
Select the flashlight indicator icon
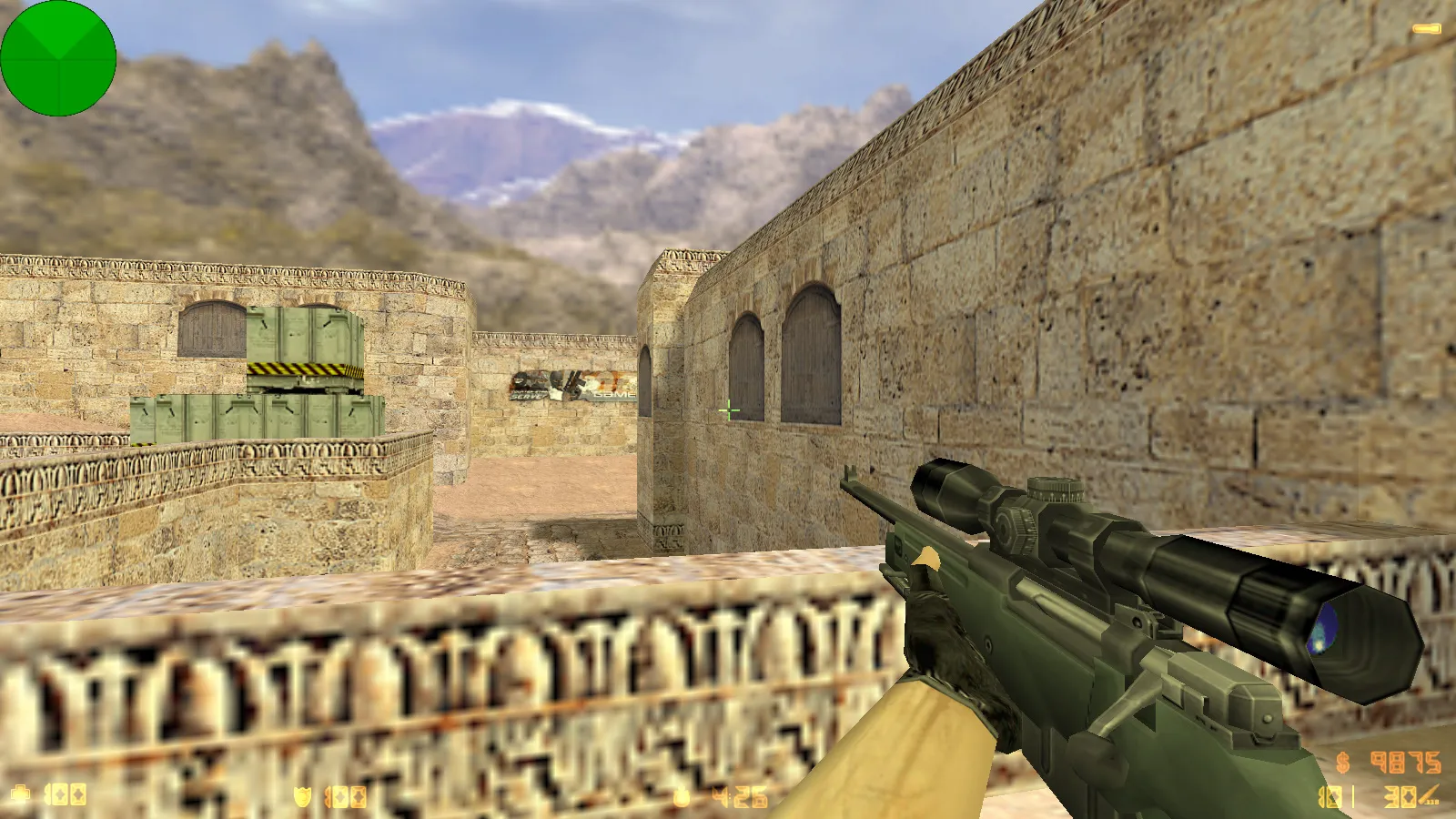coord(1426,30)
